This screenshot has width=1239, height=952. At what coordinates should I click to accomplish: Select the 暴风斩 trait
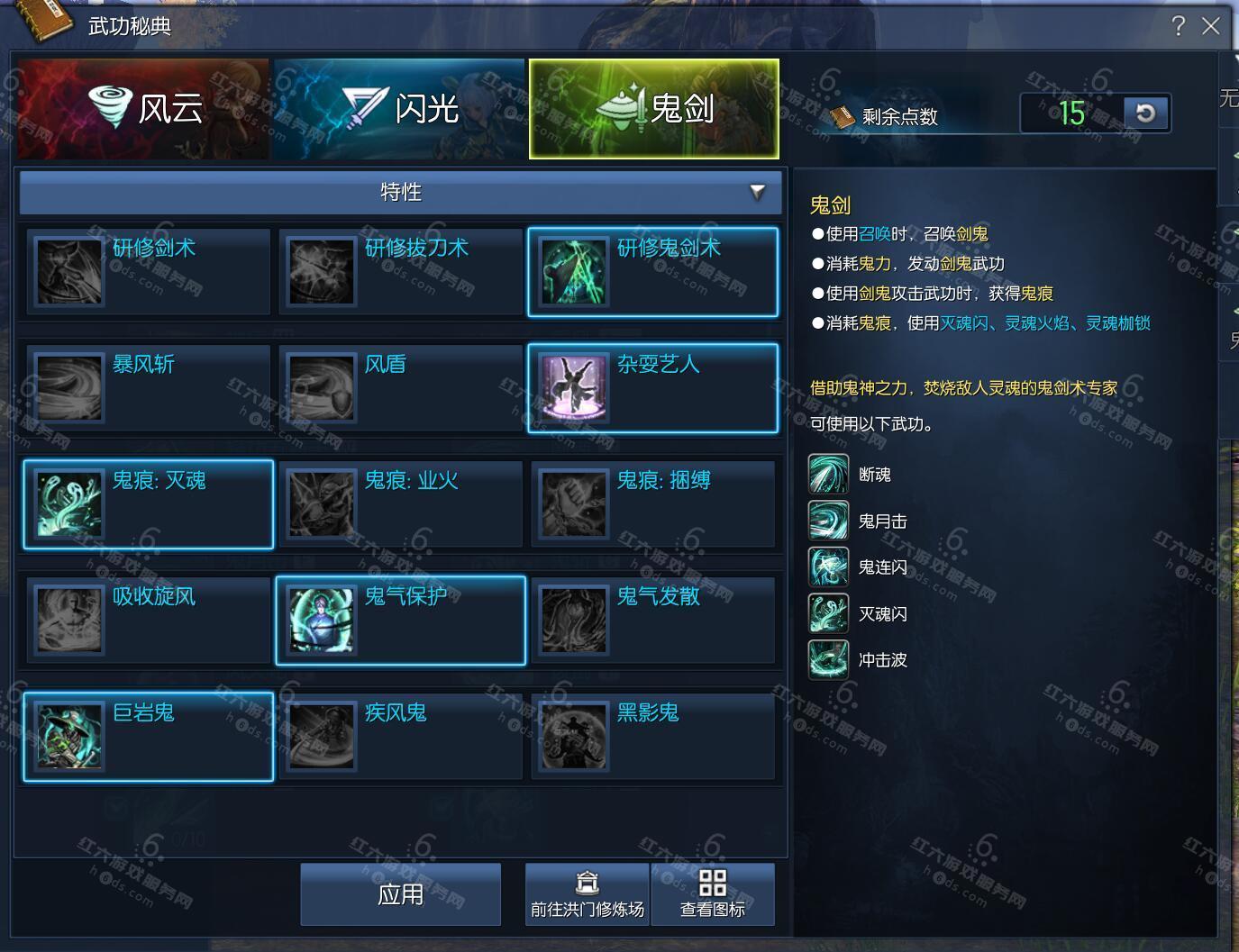pyautogui.click(x=149, y=387)
